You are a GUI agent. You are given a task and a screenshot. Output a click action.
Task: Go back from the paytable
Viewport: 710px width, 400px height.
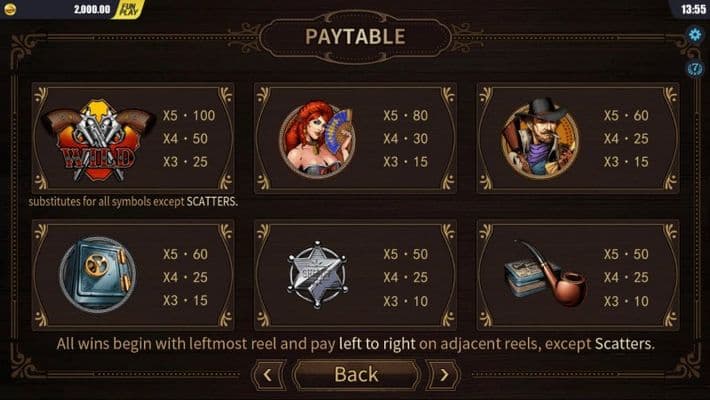tap(355, 375)
